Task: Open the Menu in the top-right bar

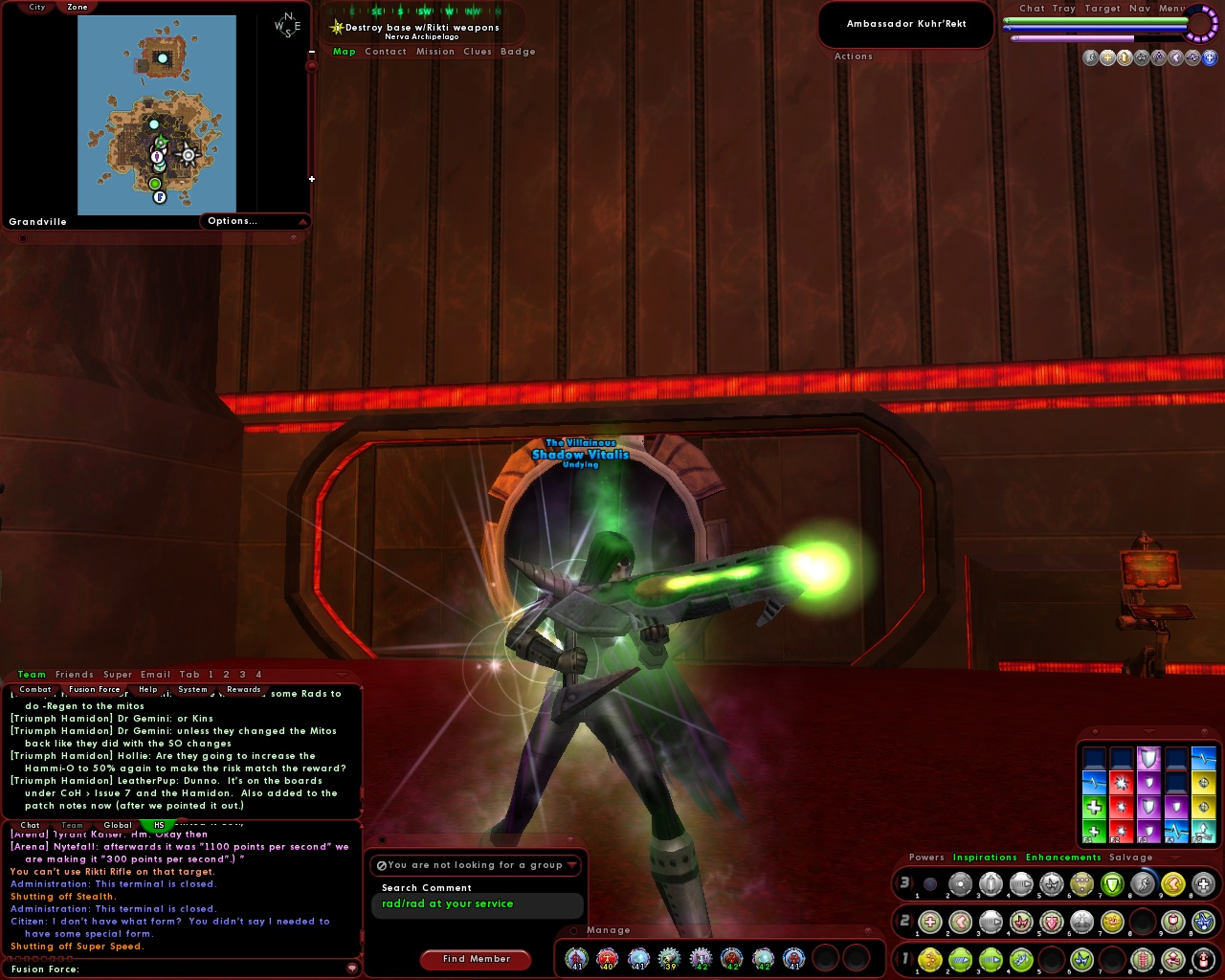Action: point(1171,8)
